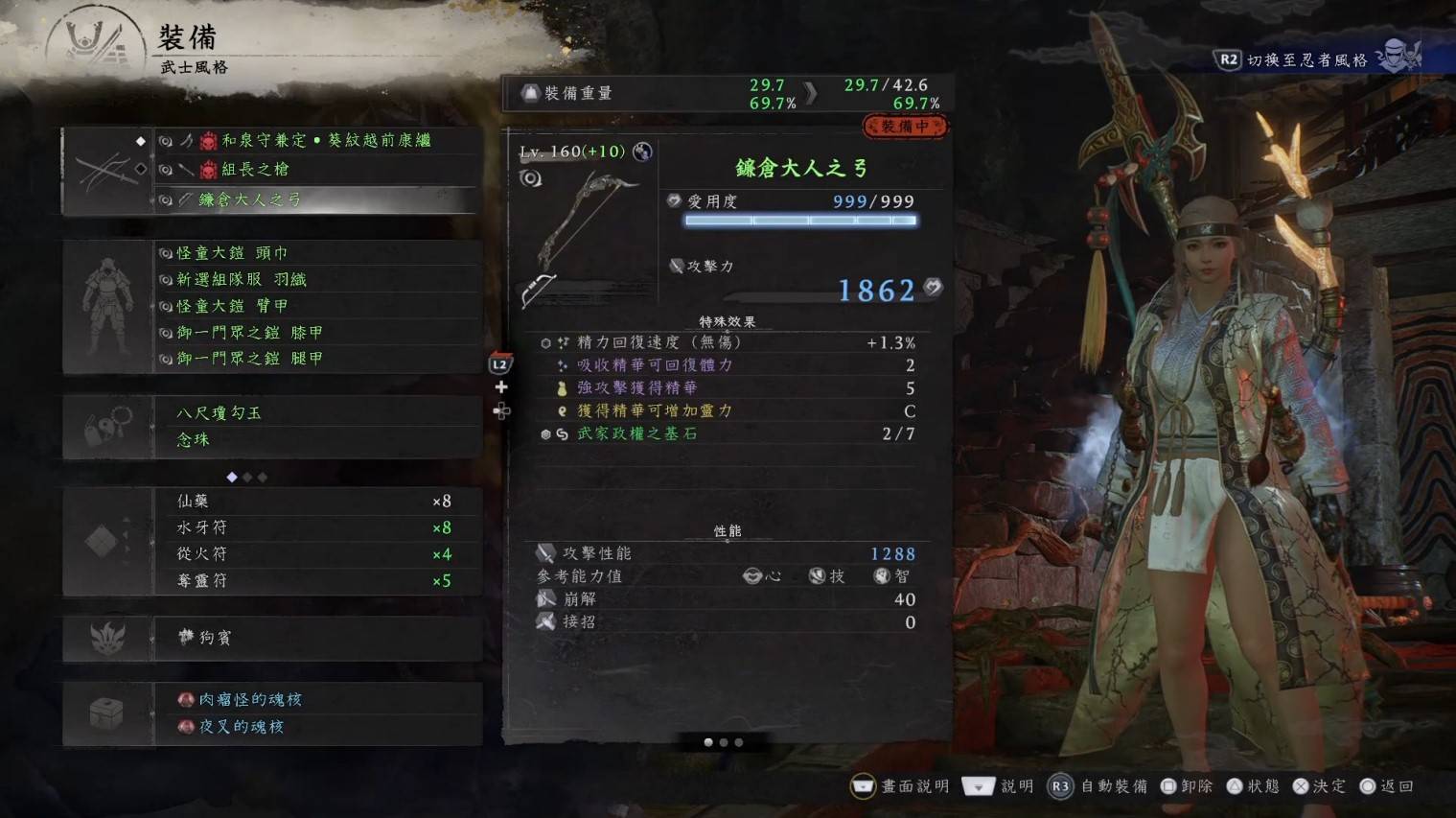Image resolution: width=1456 pixels, height=818 pixels.
Task: Choose the 鎌倉大人之弓 bow slot
Action: pos(249,199)
